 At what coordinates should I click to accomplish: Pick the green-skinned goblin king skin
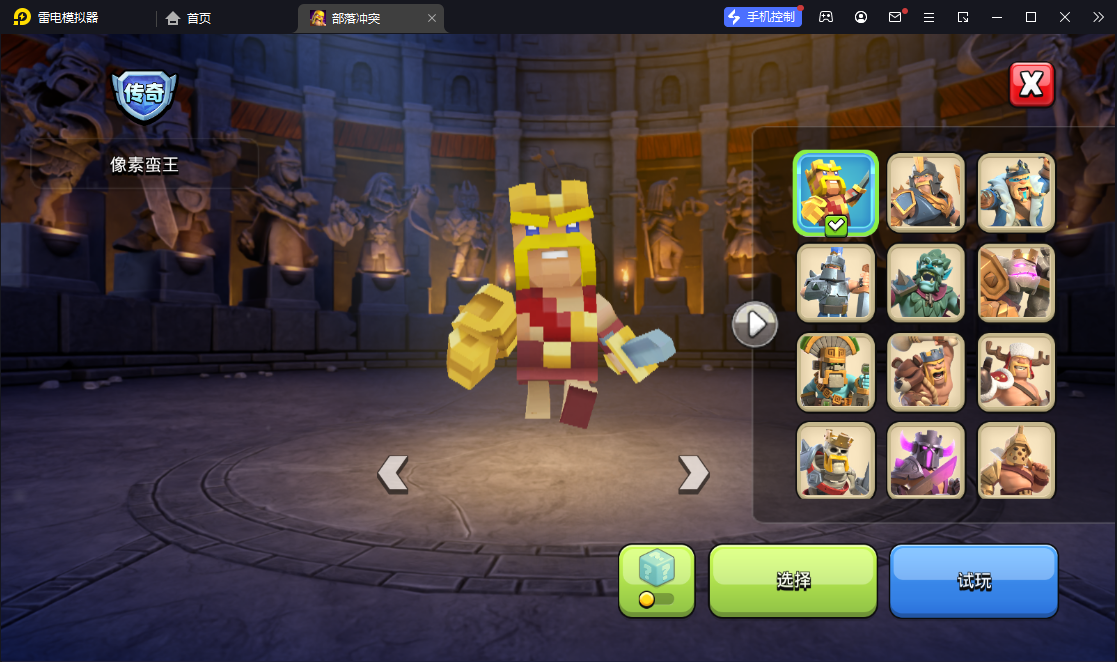tap(926, 282)
